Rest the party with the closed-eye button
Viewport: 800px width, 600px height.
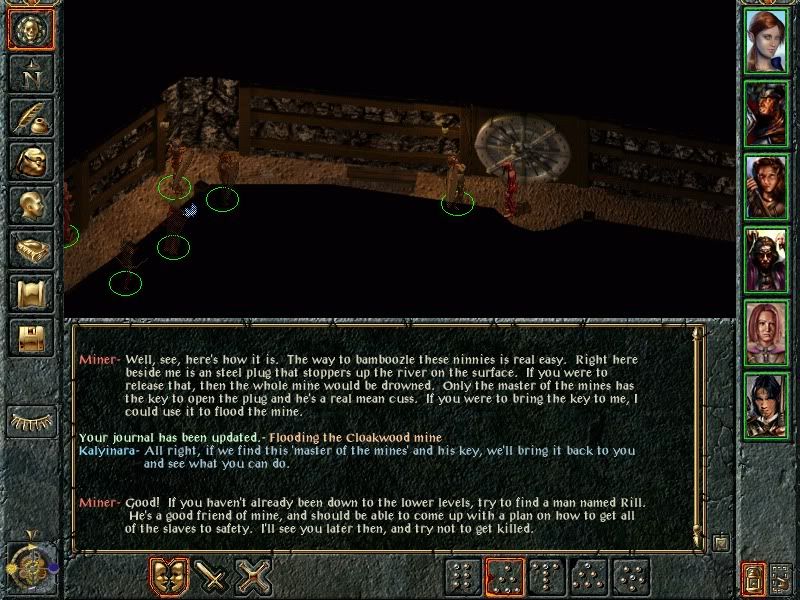click(x=30, y=421)
